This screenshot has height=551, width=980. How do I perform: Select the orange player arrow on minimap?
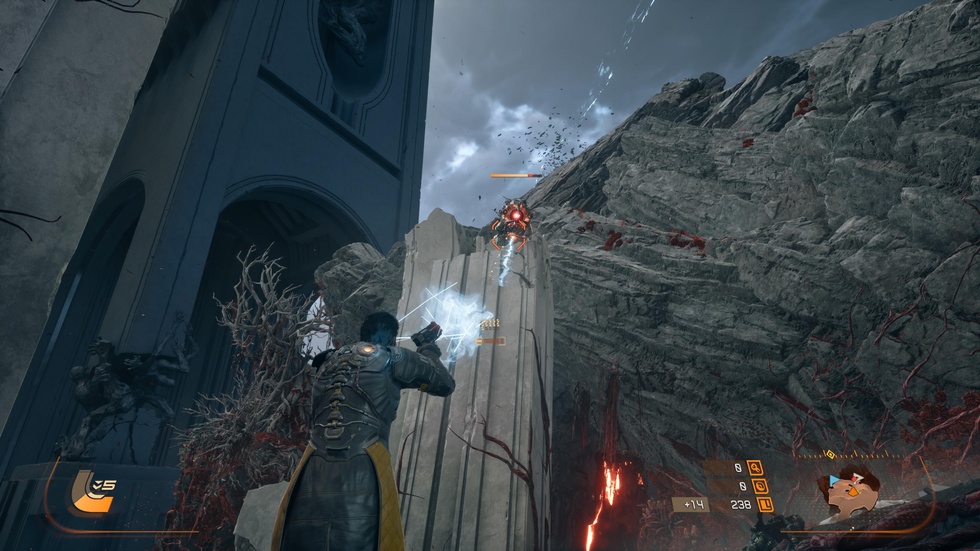[x=853, y=491]
